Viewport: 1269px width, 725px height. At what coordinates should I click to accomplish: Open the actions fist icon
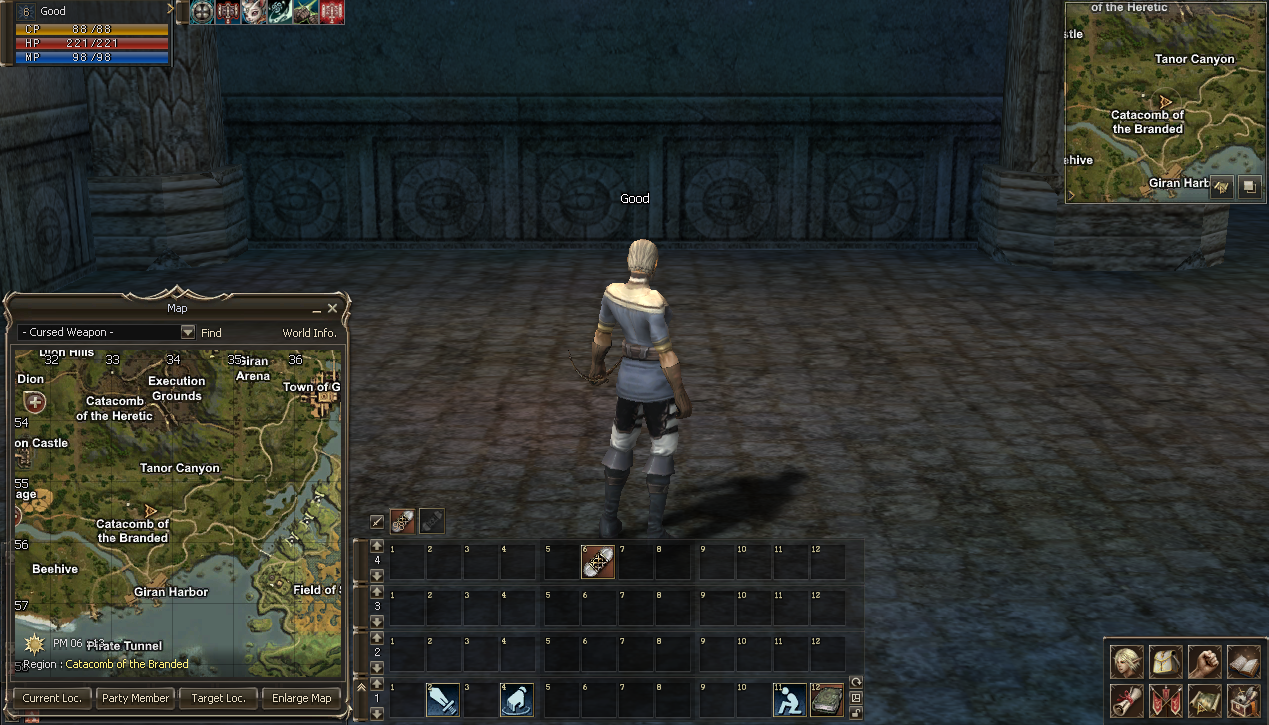[1205, 662]
